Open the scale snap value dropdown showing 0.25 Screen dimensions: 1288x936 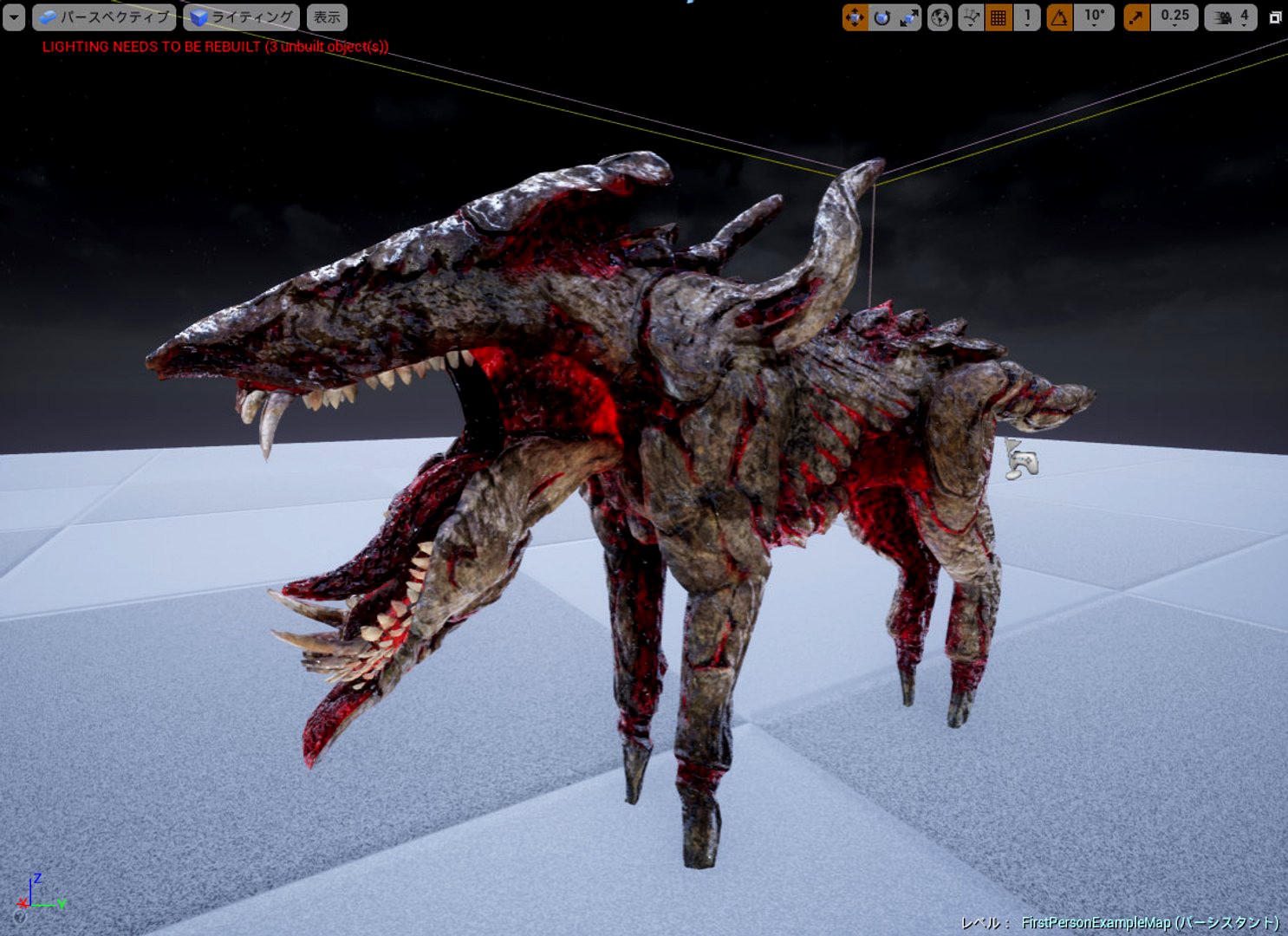1174,16
